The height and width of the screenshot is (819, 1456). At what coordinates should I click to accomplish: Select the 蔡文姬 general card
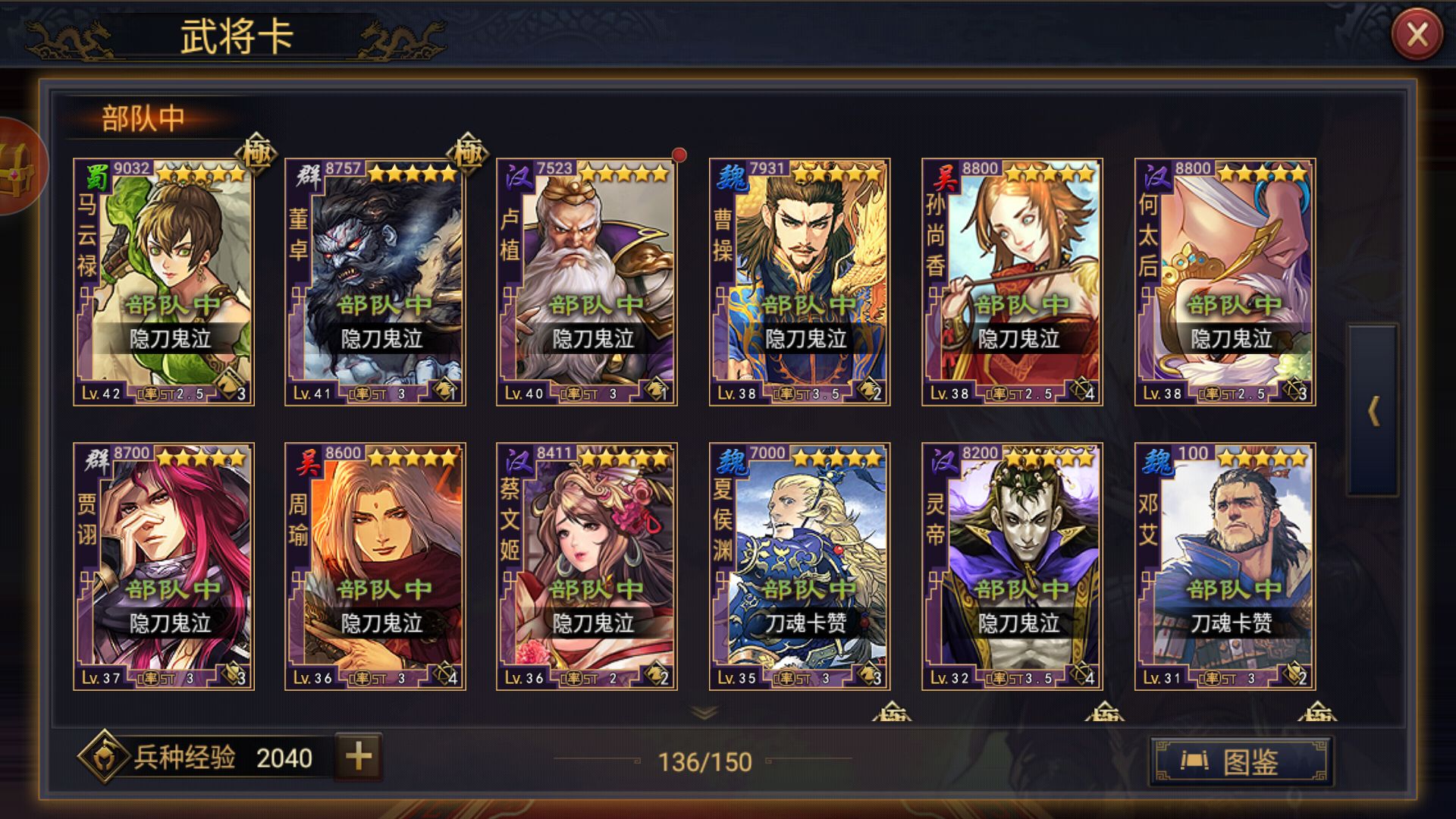[587, 566]
